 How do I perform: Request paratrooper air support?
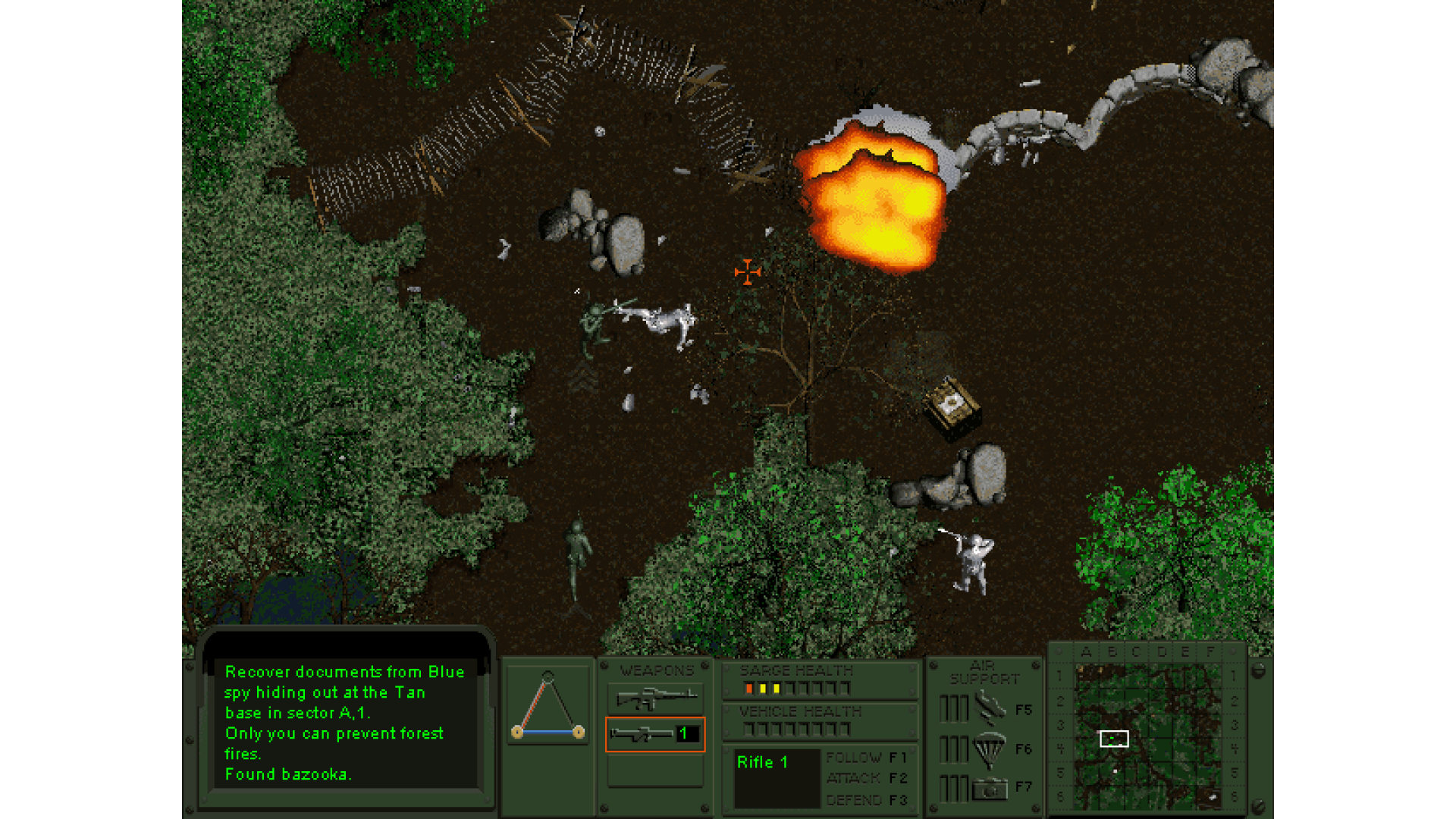point(990,749)
